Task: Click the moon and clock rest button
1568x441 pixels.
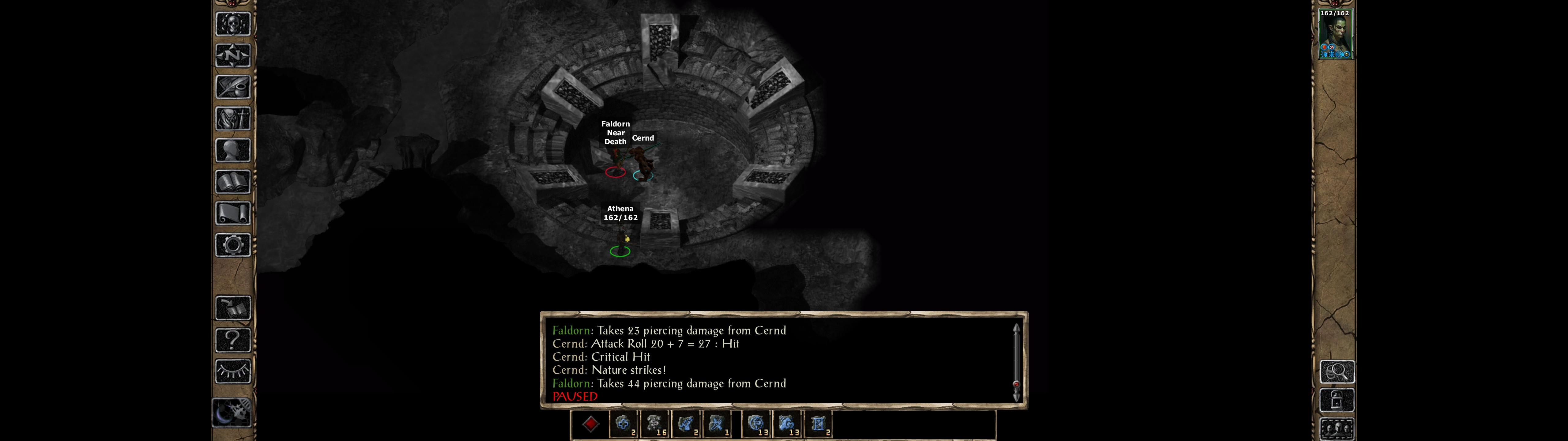Action: (x=232, y=413)
